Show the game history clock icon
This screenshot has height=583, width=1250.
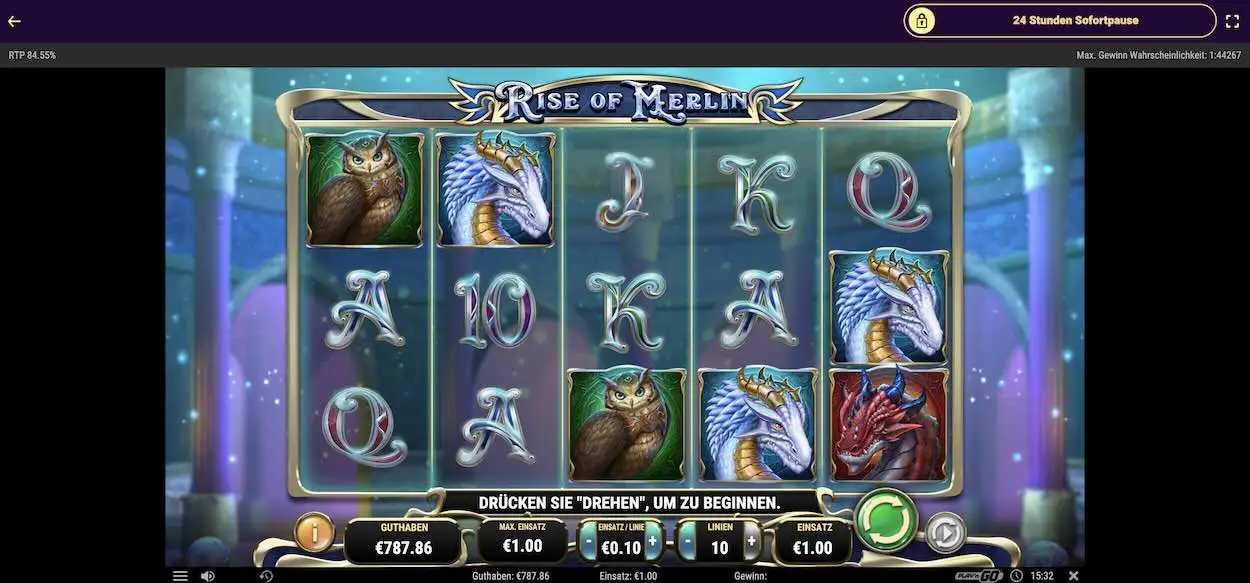click(266, 576)
